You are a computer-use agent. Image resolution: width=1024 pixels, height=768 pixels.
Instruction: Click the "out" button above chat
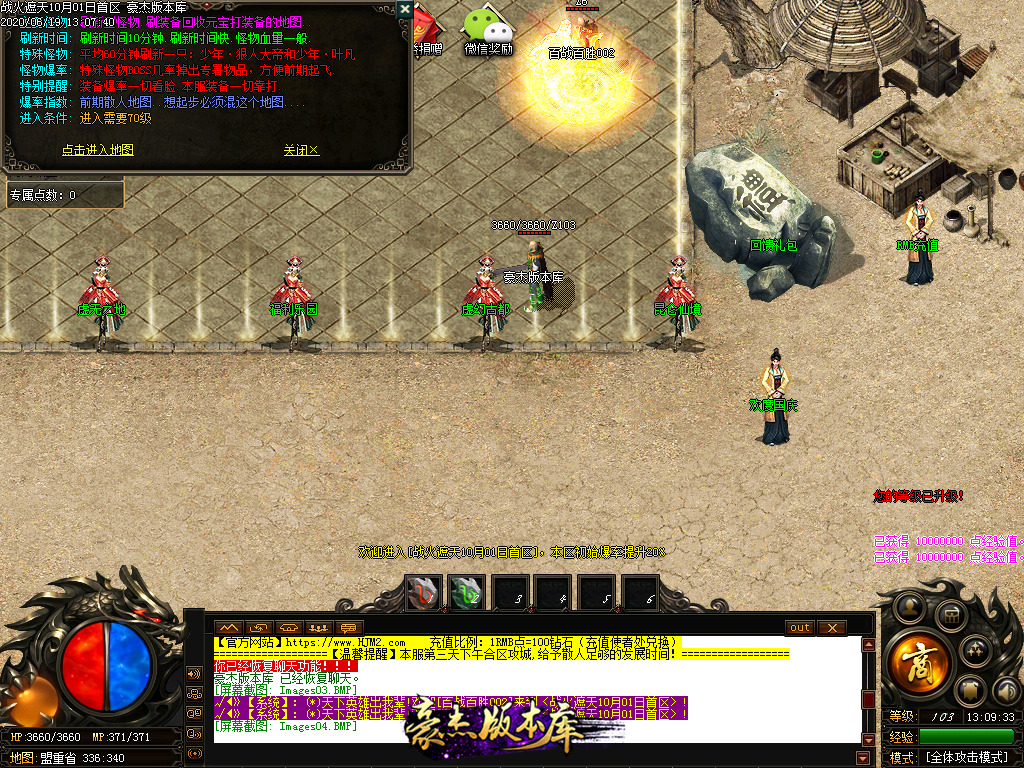[x=800, y=628]
